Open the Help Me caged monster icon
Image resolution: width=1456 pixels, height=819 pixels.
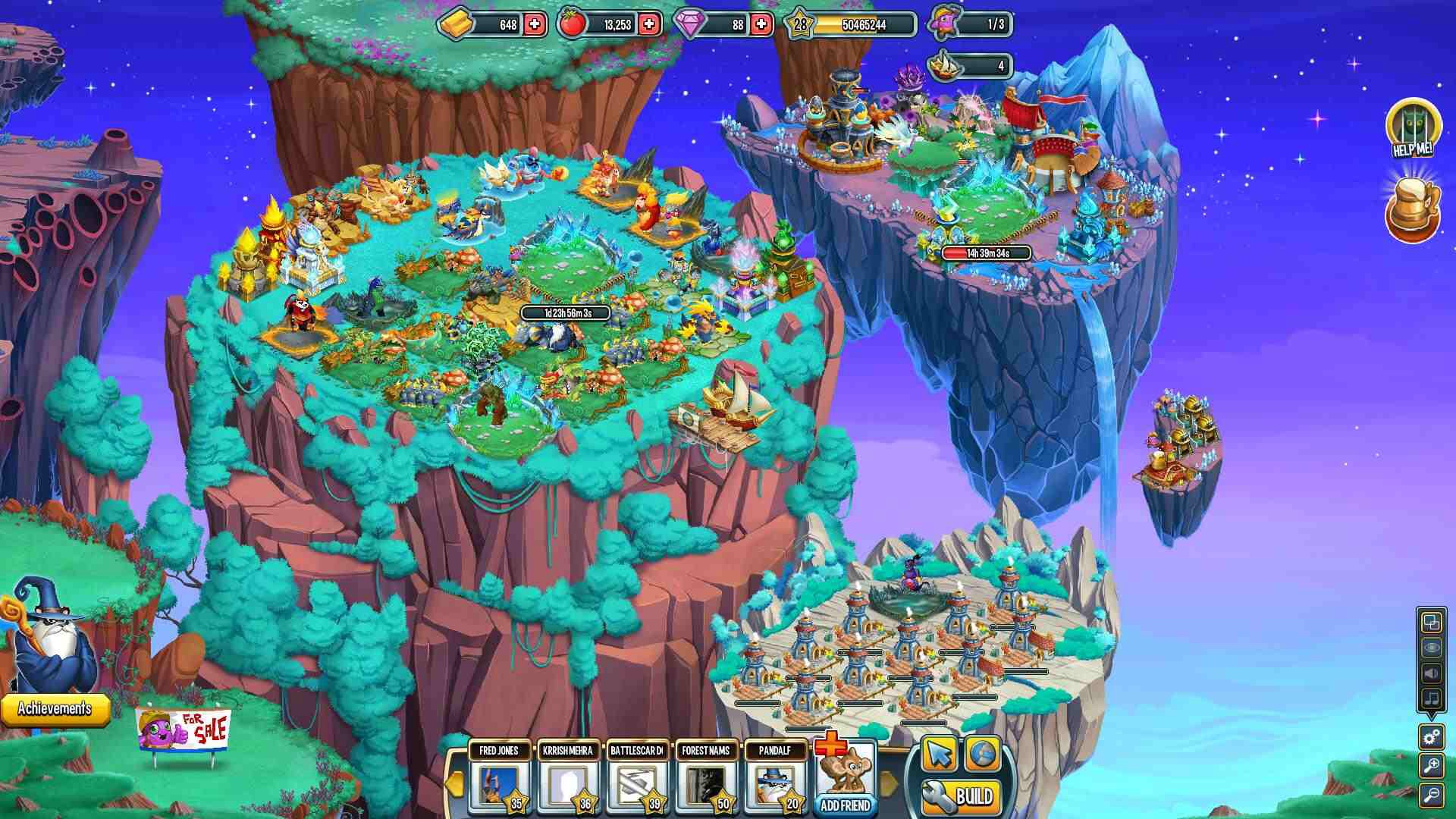pos(1413,128)
